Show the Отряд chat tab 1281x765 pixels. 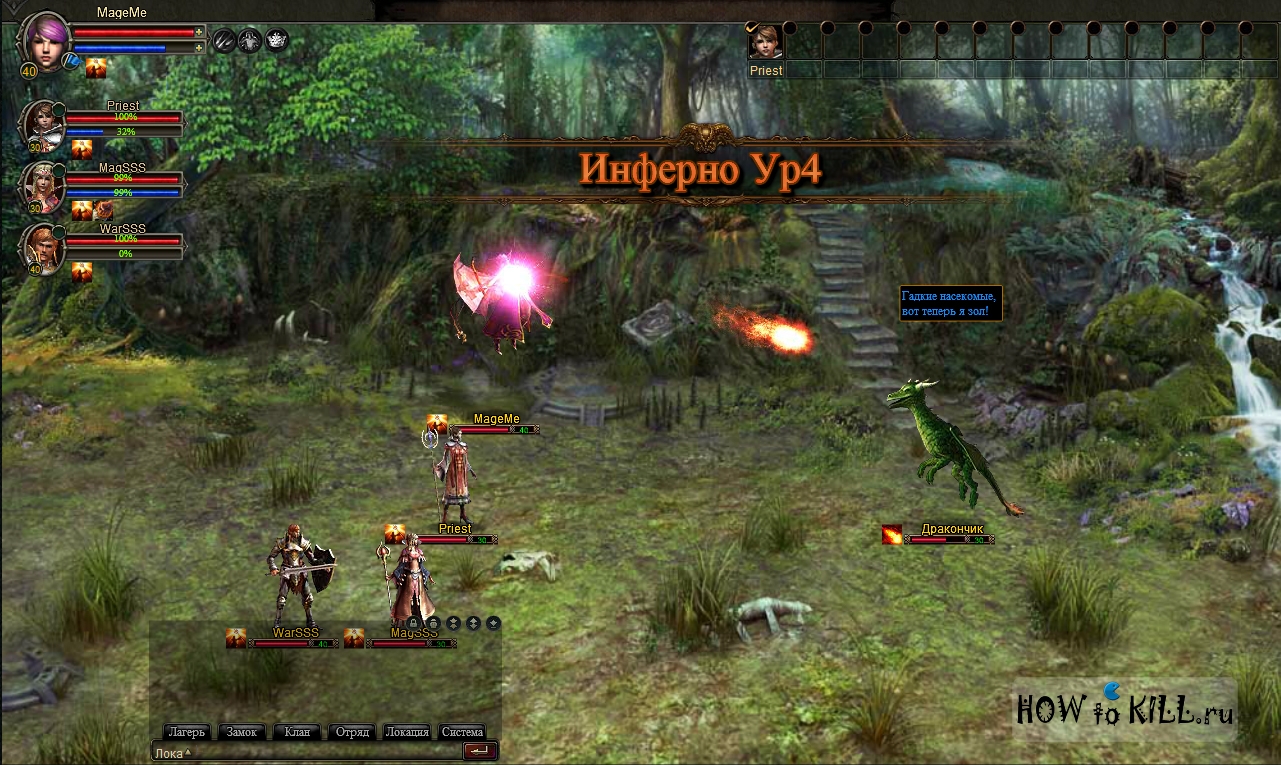point(352,732)
